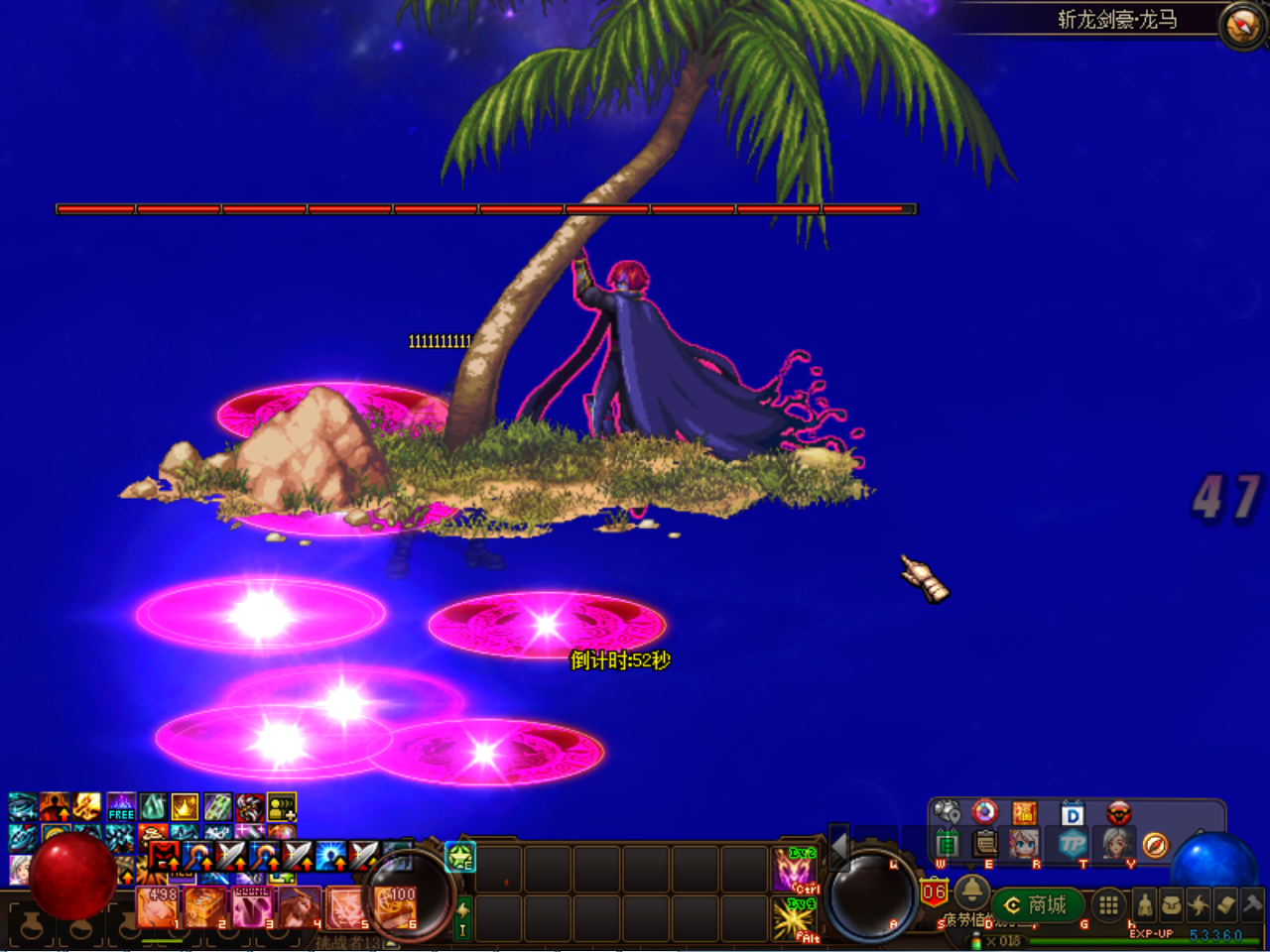Open the backpack inventory icon

tap(1170, 903)
